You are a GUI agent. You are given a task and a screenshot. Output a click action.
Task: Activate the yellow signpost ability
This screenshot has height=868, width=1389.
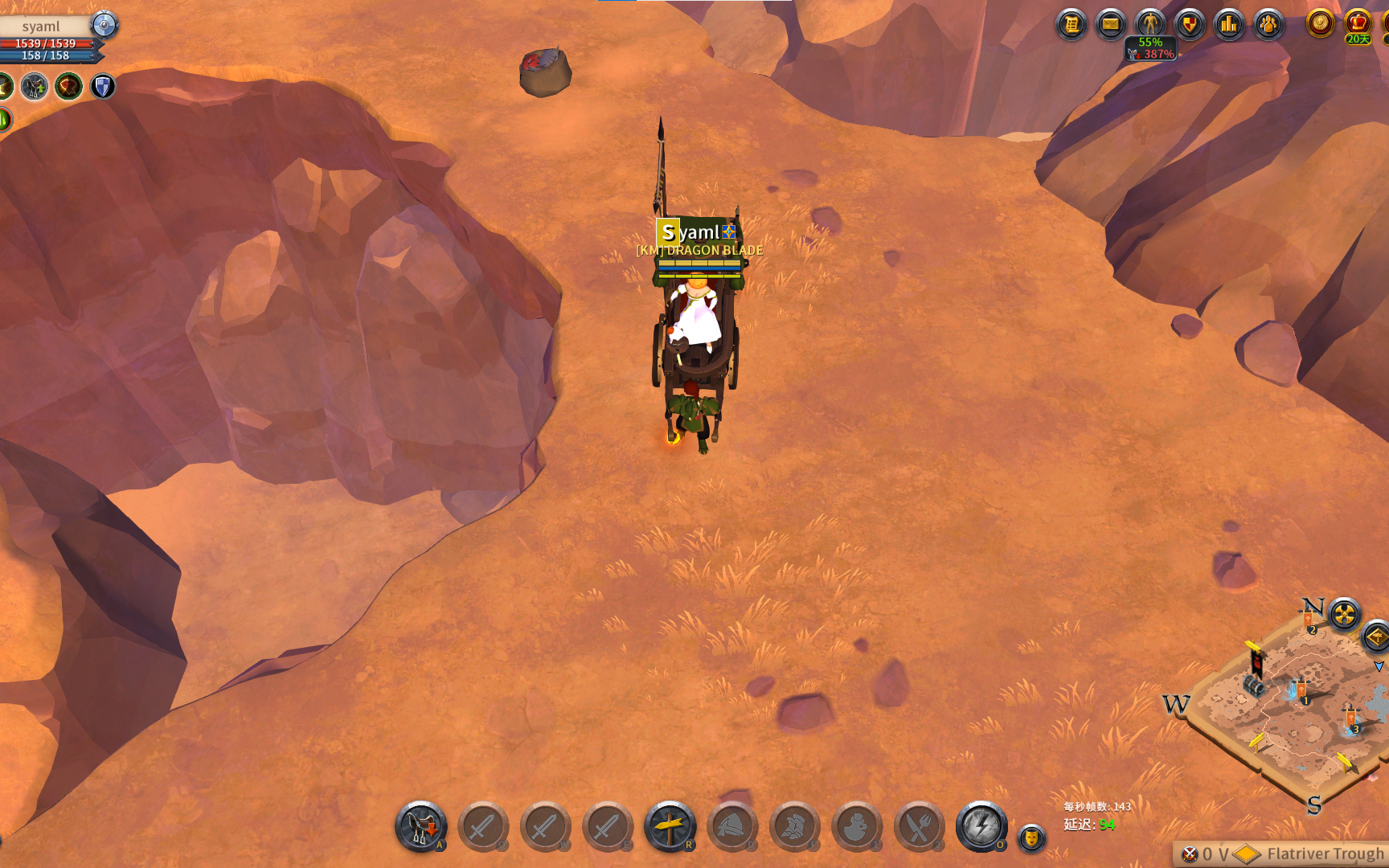[670, 826]
